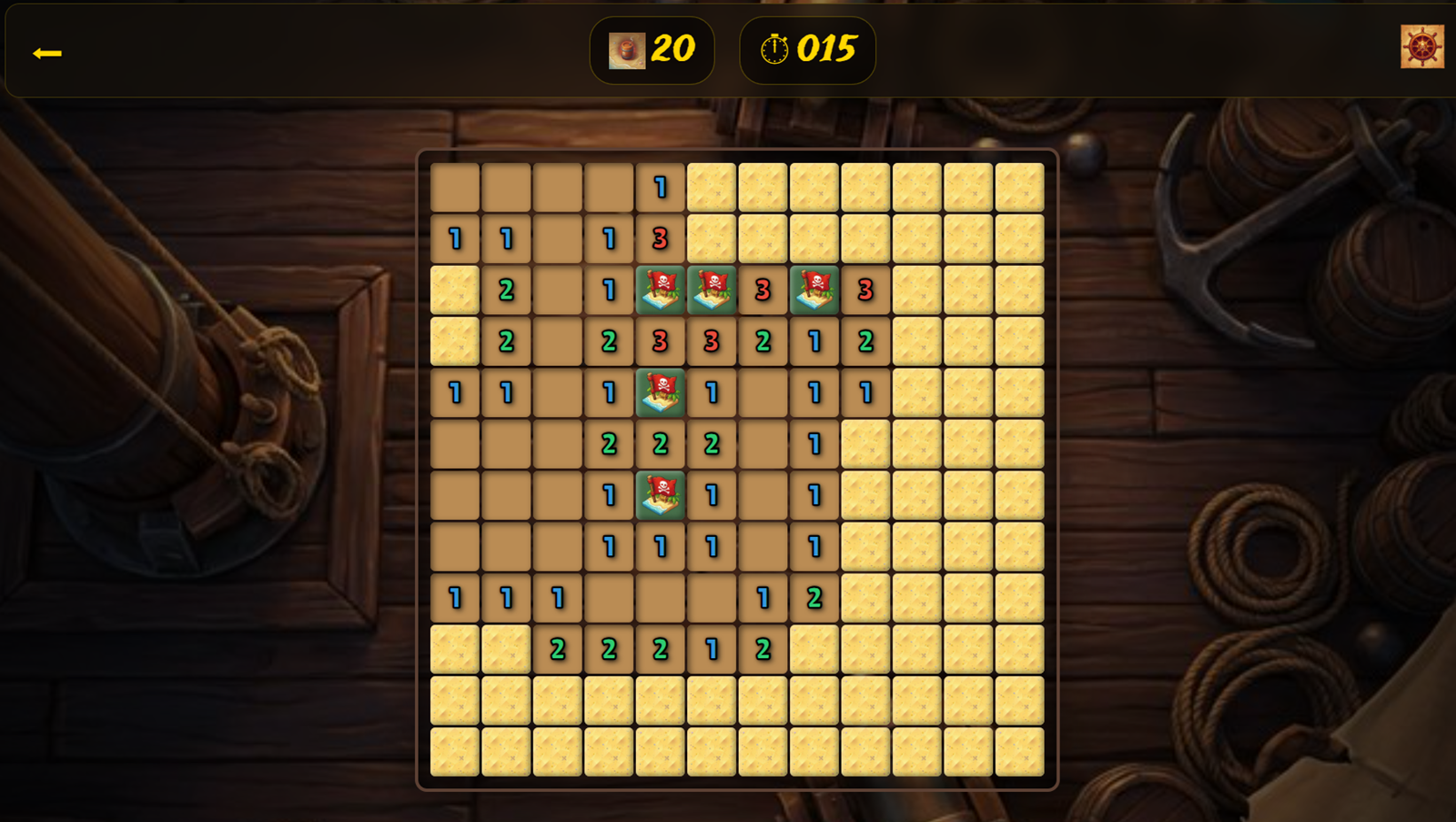The width and height of the screenshot is (1456, 822).
Task: Click the rightmost pirate flag in flag row
Action: point(813,291)
